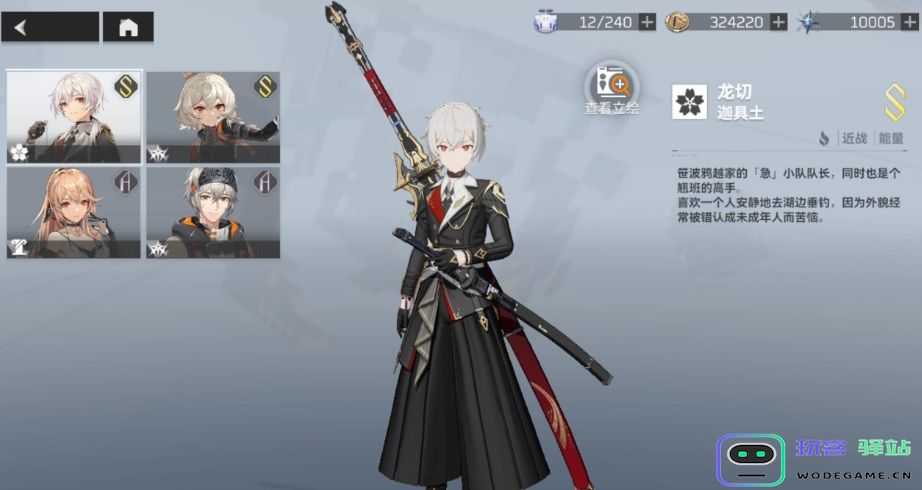Add gold coins via the 324220 plus
Screen dimensions: 922x490
point(779,22)
